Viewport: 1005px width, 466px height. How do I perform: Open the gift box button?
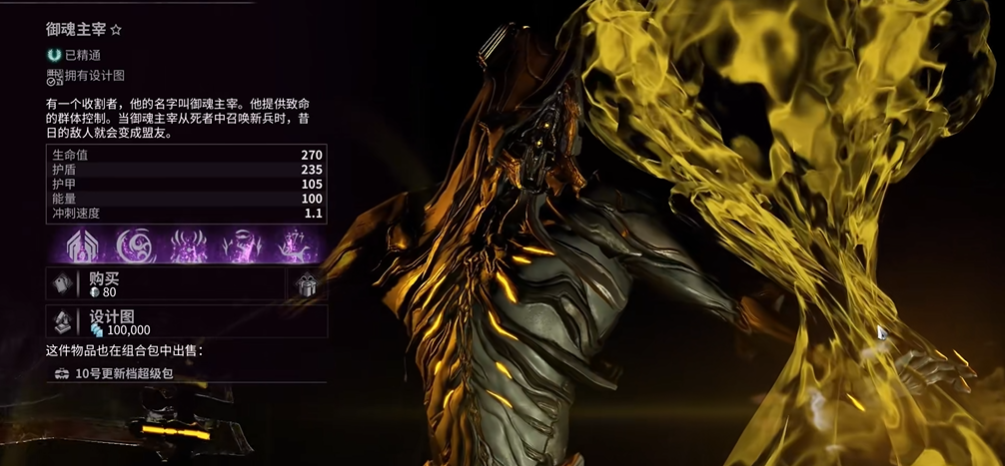coord(308,285)
